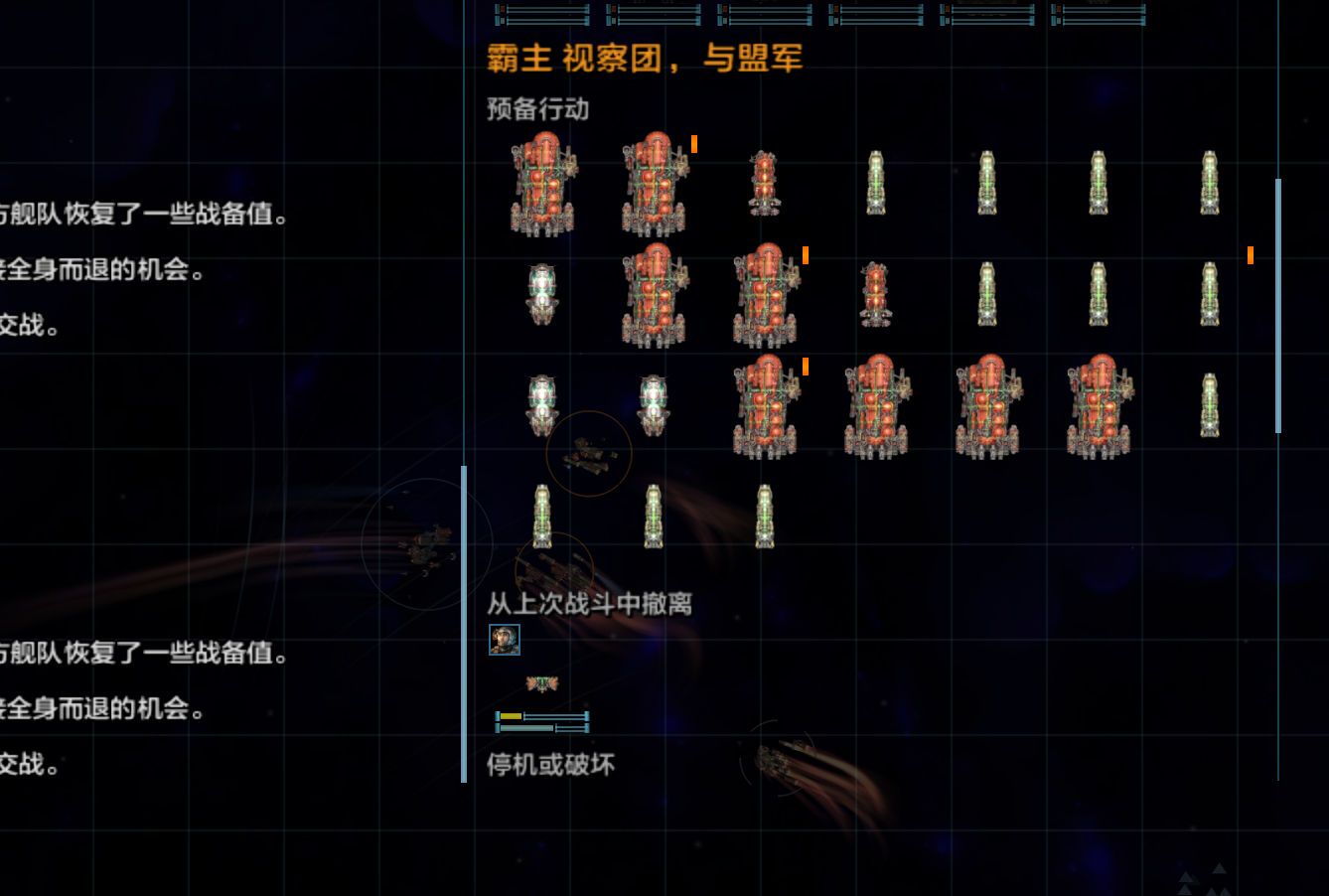Select the last red capital ship in the third row
Image resolution: width=1329 pixels, height=896 pixels.
[1100, 407]
